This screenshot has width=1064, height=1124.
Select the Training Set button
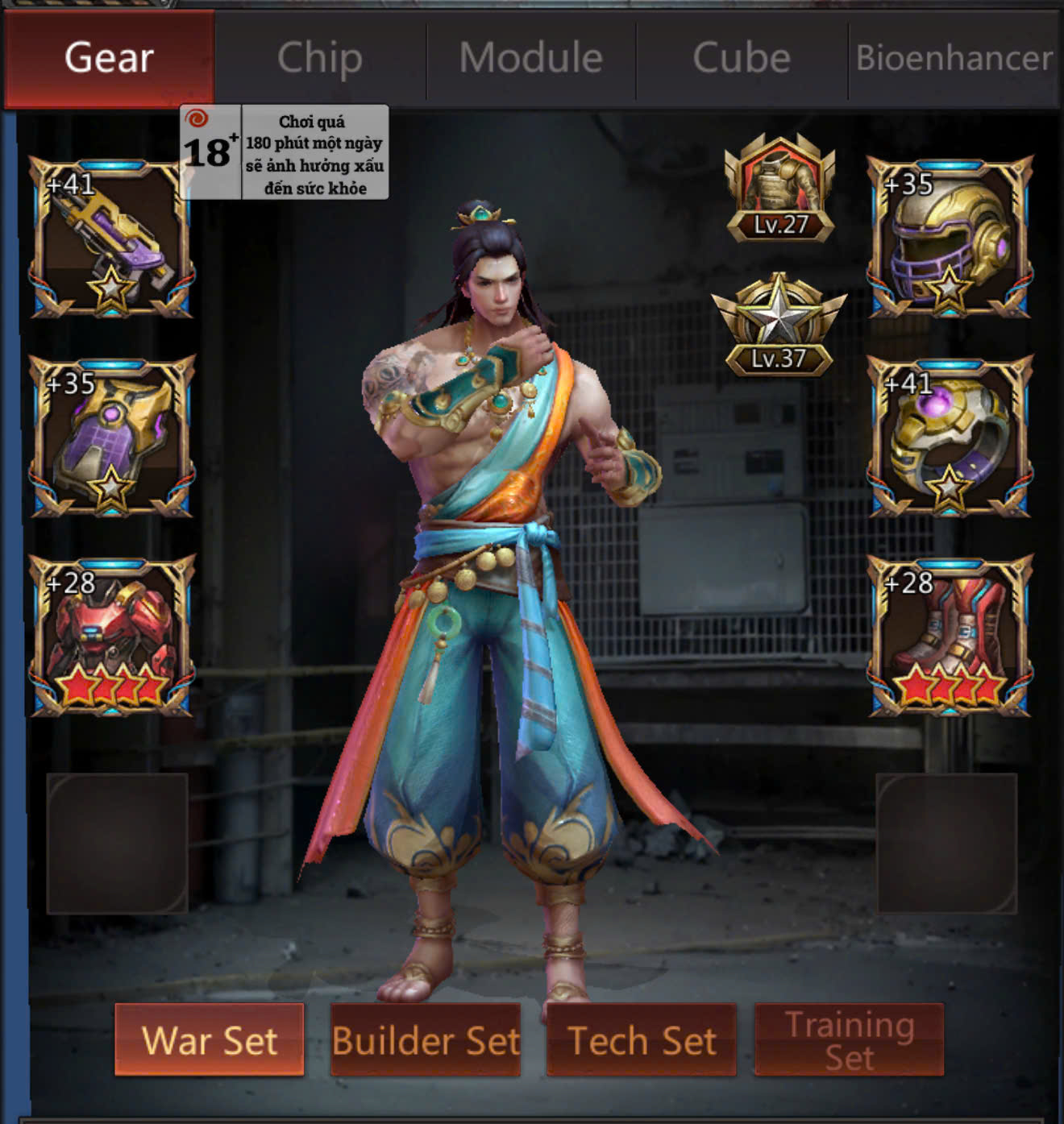[850, 1039]
